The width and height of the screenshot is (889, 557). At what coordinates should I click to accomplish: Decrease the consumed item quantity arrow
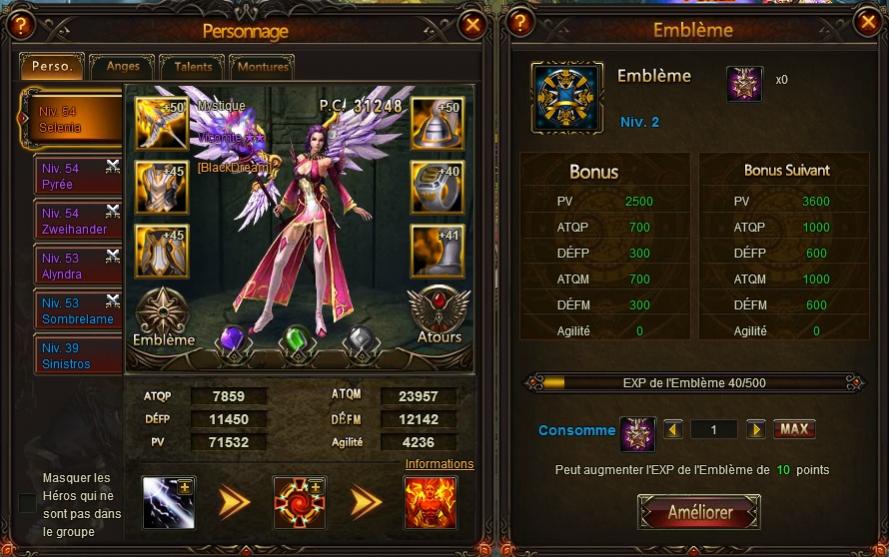click(x=673, y=430)
